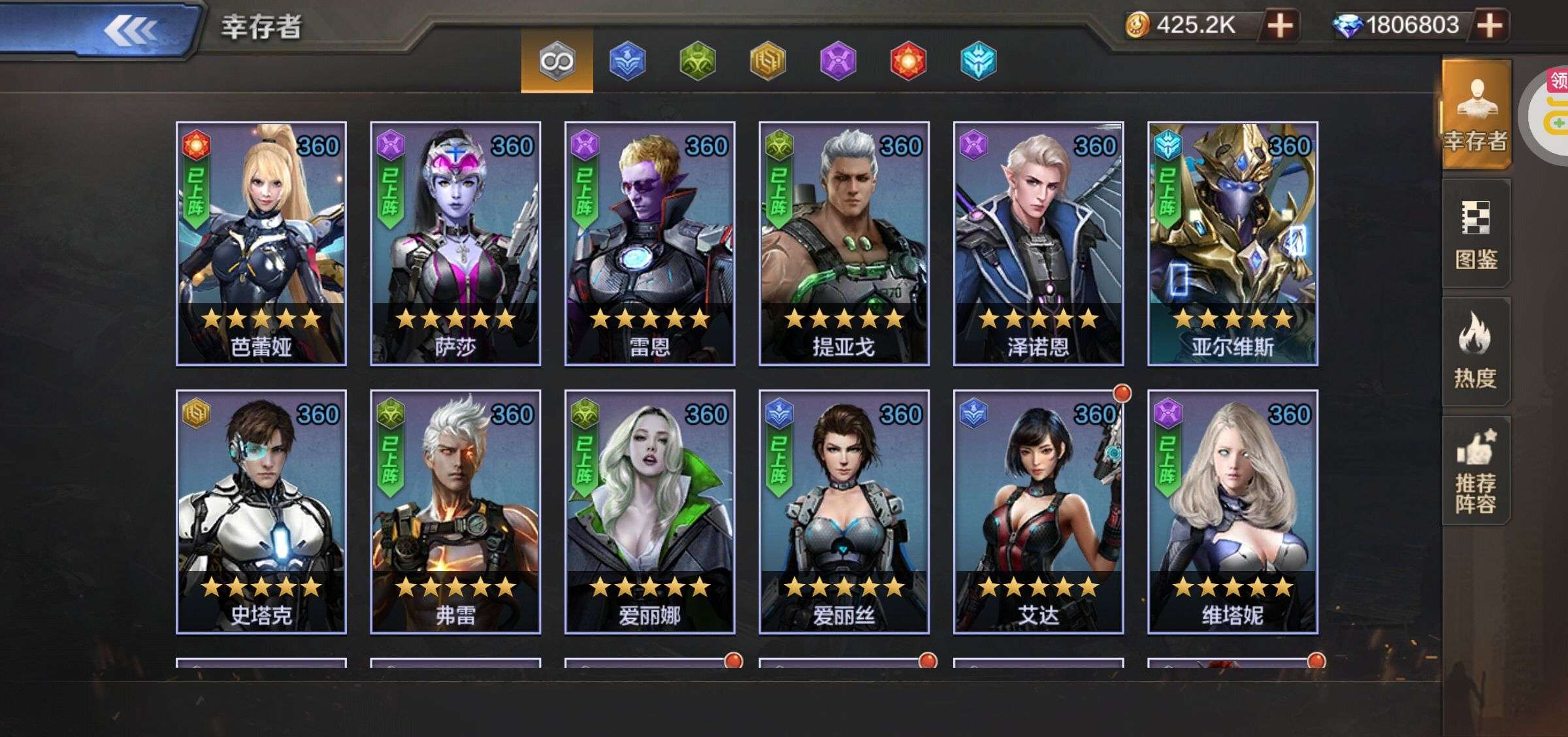Image resolution: width=1568 pixels, height=737 pixels.
Task: Choose the 泽诺恩 survivor card
Action: pyautogui.click(x=1038, y=243)
